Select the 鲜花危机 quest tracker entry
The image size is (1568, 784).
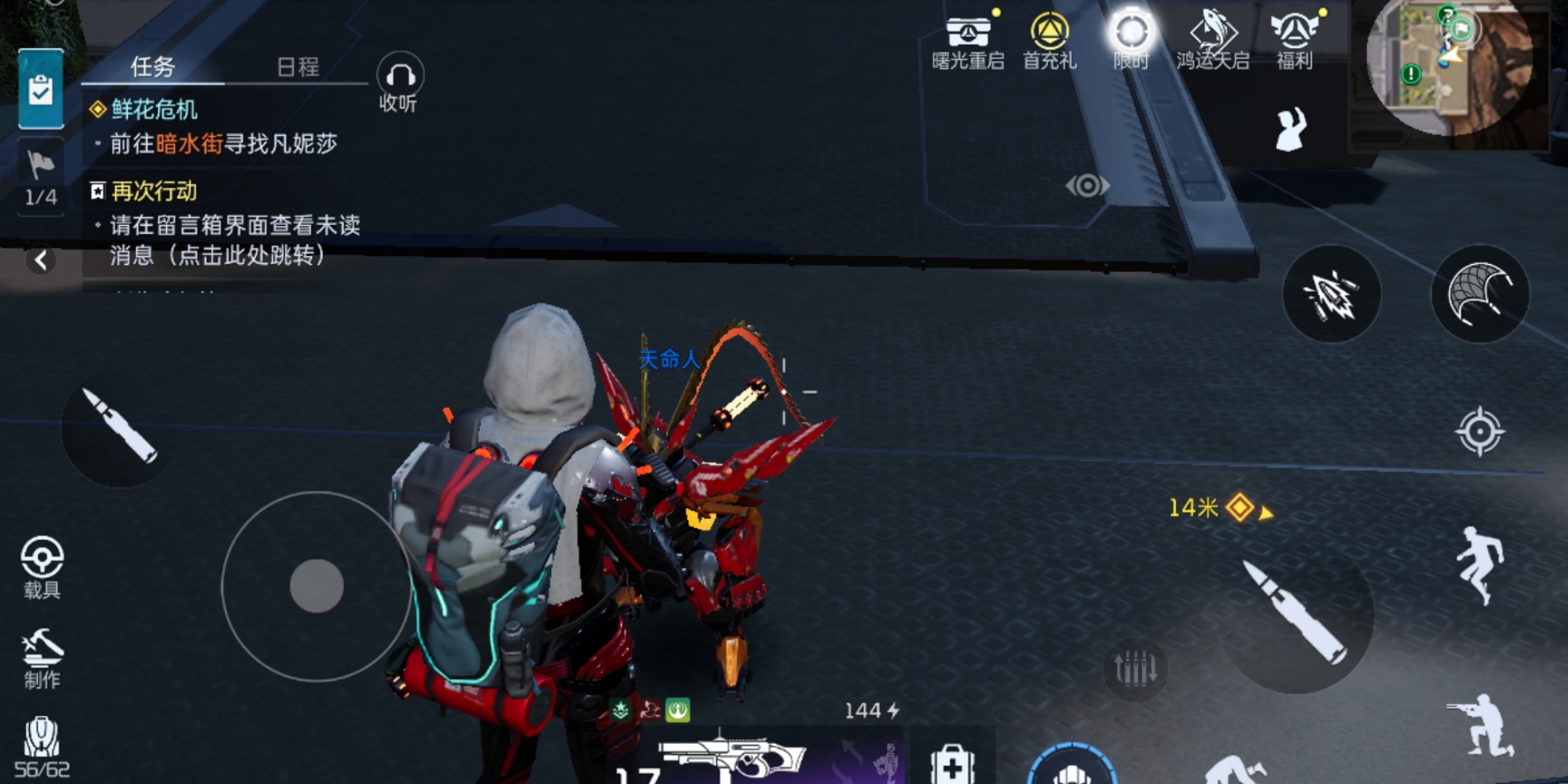coord(154,110)
